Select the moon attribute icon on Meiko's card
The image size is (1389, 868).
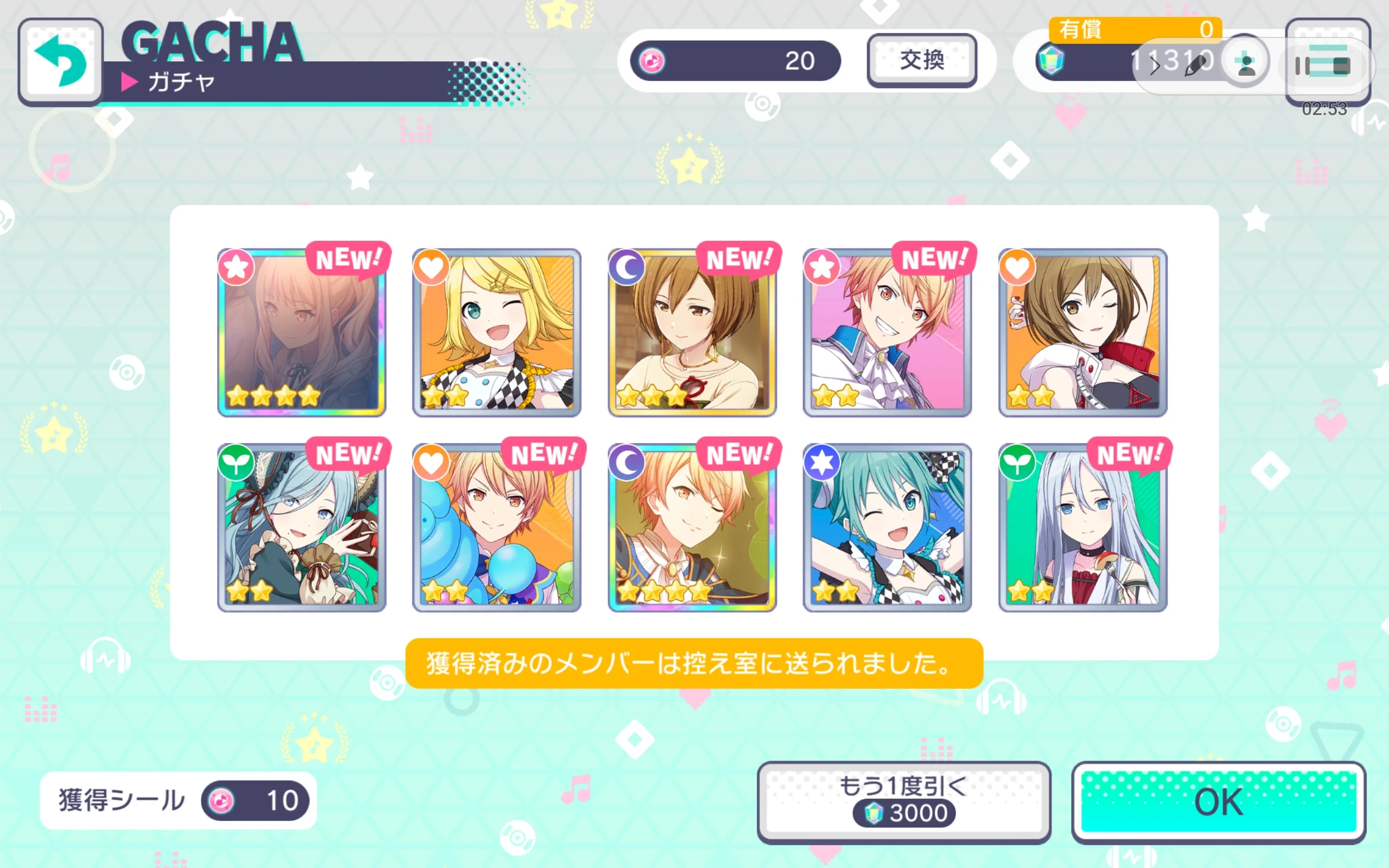pyautogui.click(x=627, y=267)
